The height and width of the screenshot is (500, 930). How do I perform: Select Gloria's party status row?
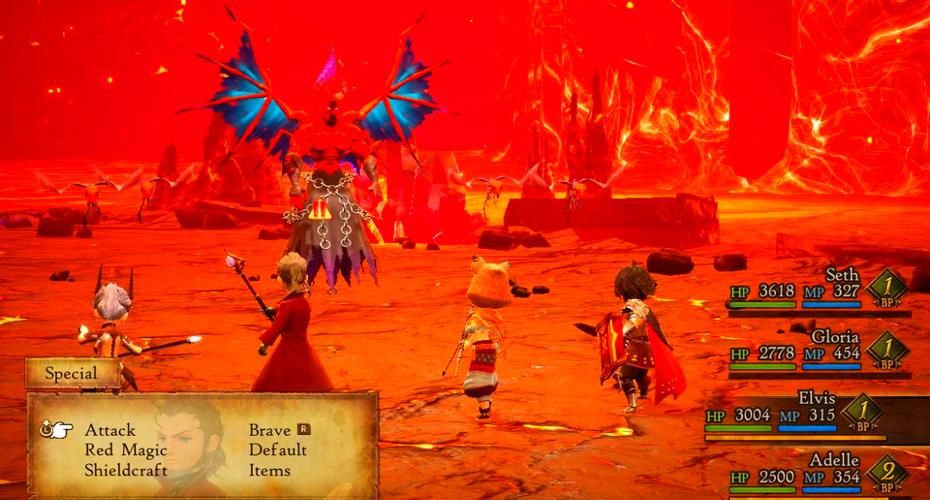click(x=818, y=352)
